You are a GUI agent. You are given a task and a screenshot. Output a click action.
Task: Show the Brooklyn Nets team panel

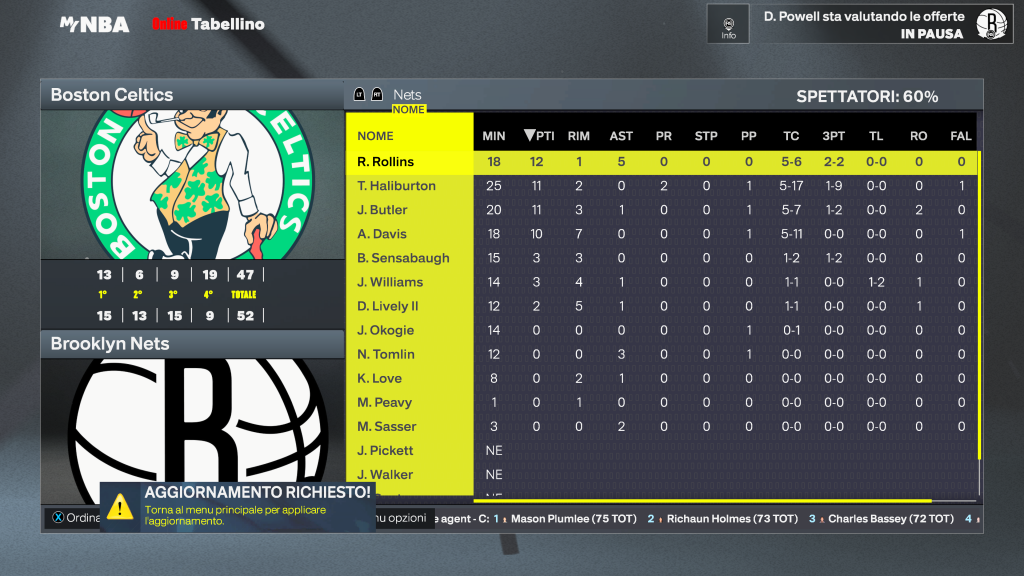pyautogui.click(x=191, y=344)
